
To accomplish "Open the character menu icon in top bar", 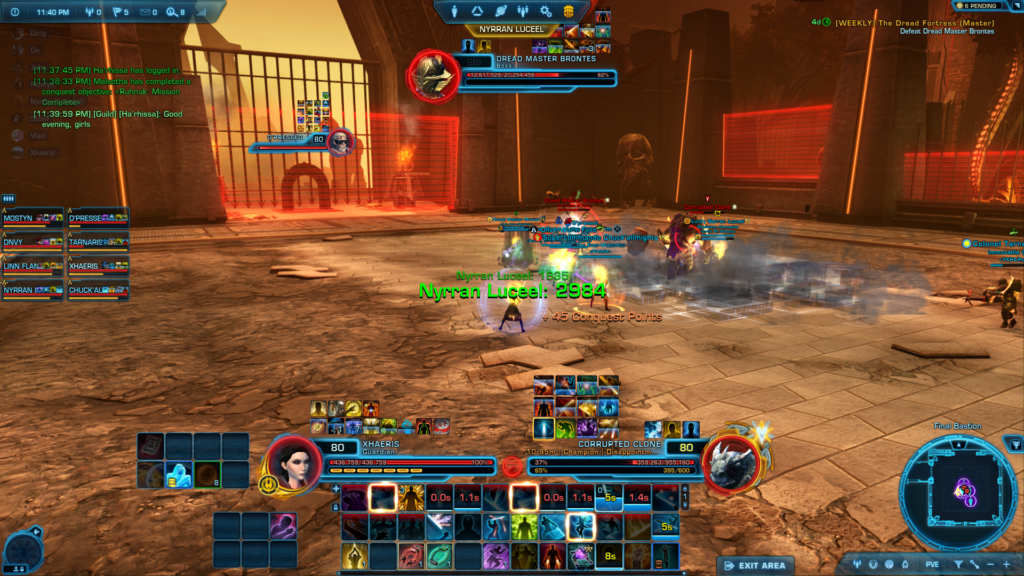I will pos(455,11).
